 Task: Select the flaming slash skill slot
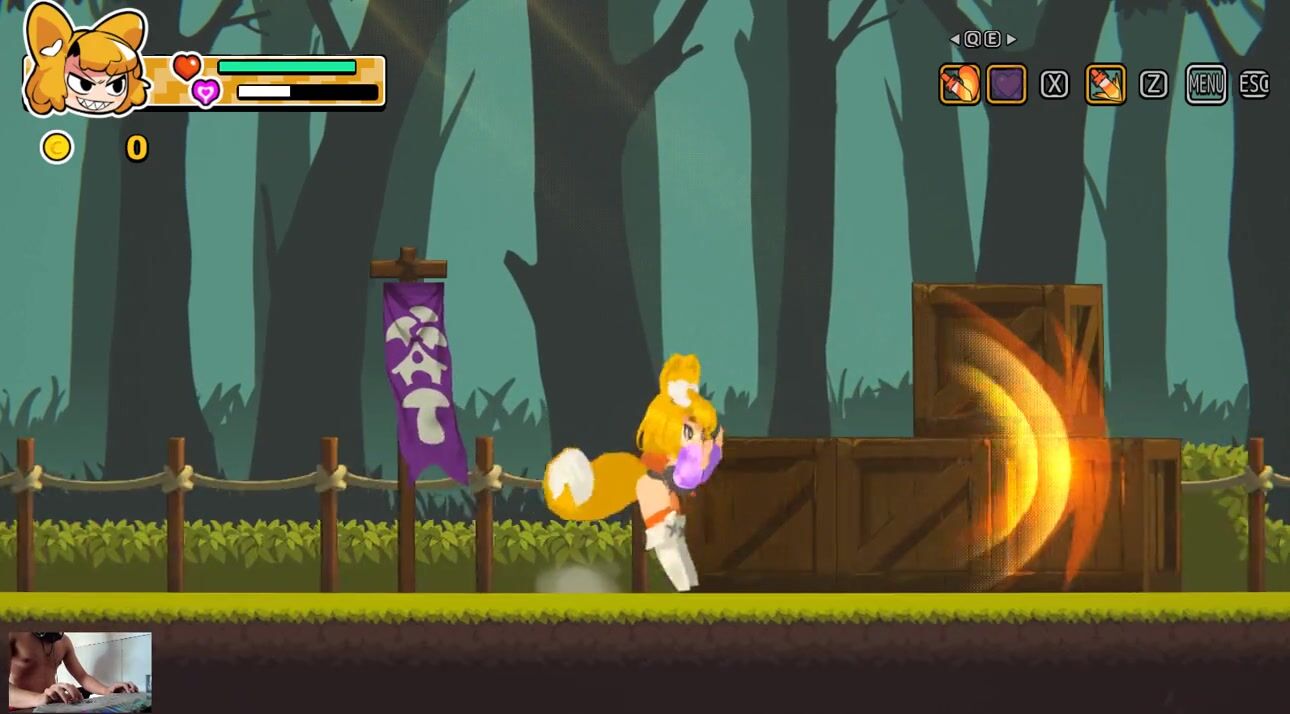(x=959, y=85)
